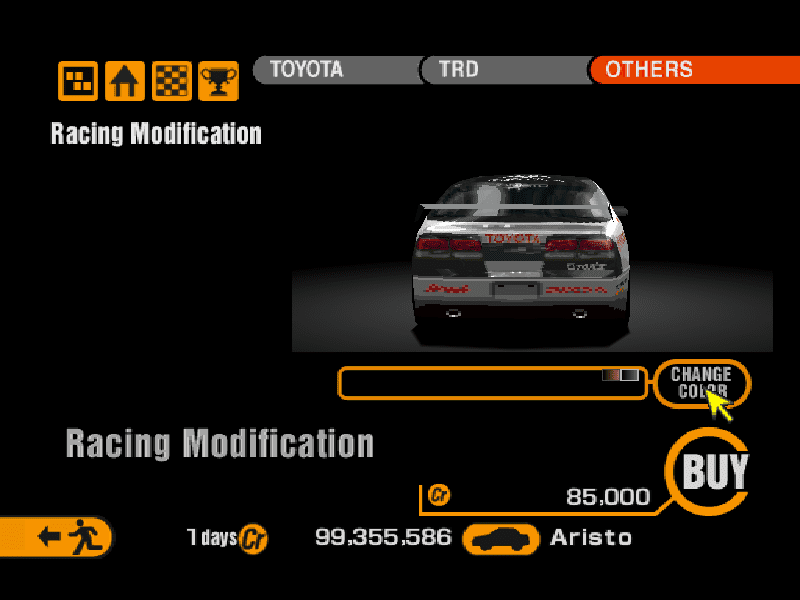Click the Aristo car silhouette icon
Screen dimensions: 800x600
[x=501, y=539]
